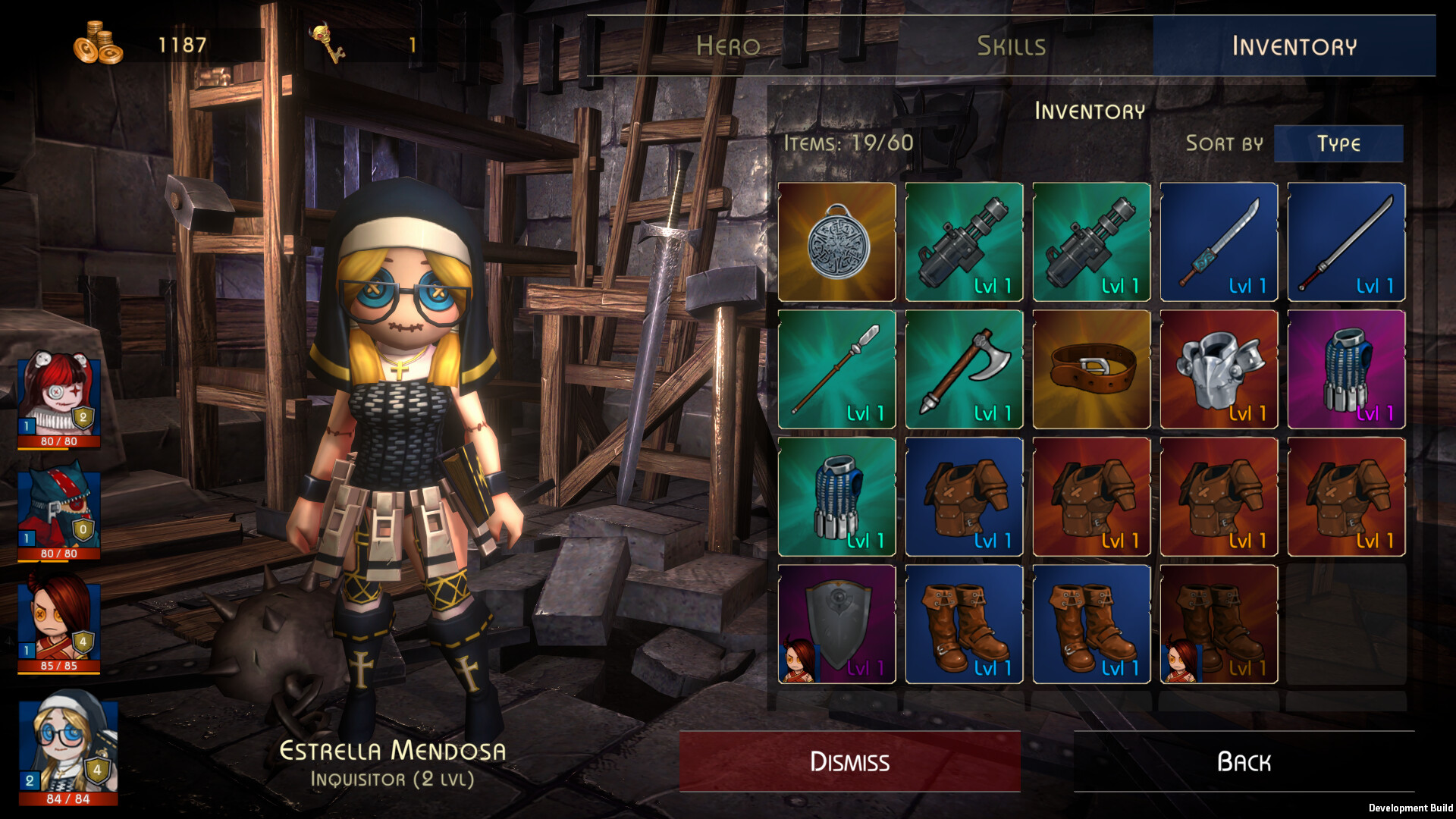Viewport: 1456px width, 819px height.
Task: Choose the leather armor on blue background
Action: point(964,497)
